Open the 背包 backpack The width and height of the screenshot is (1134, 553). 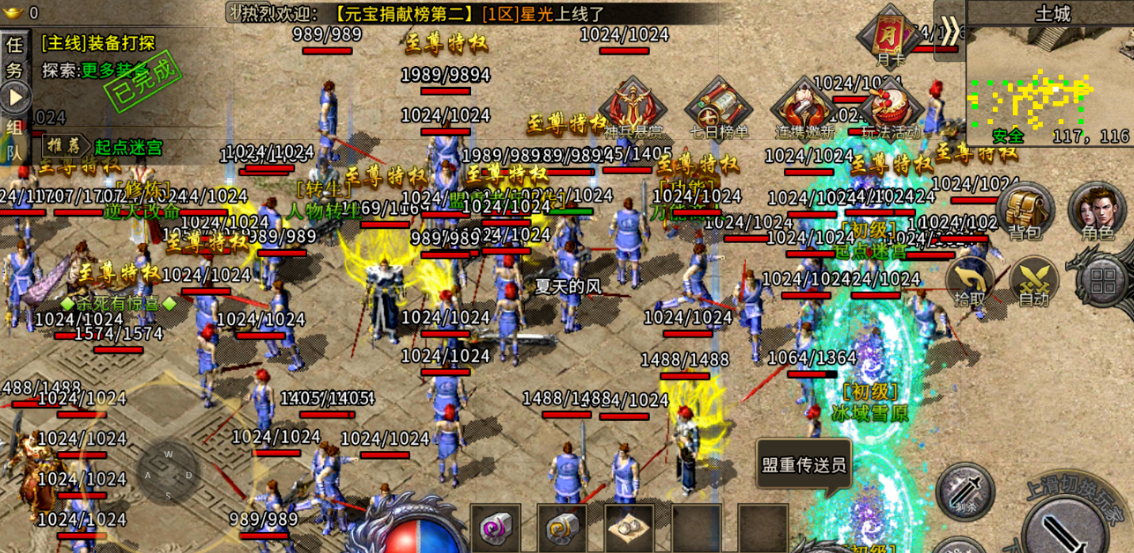1023,212
